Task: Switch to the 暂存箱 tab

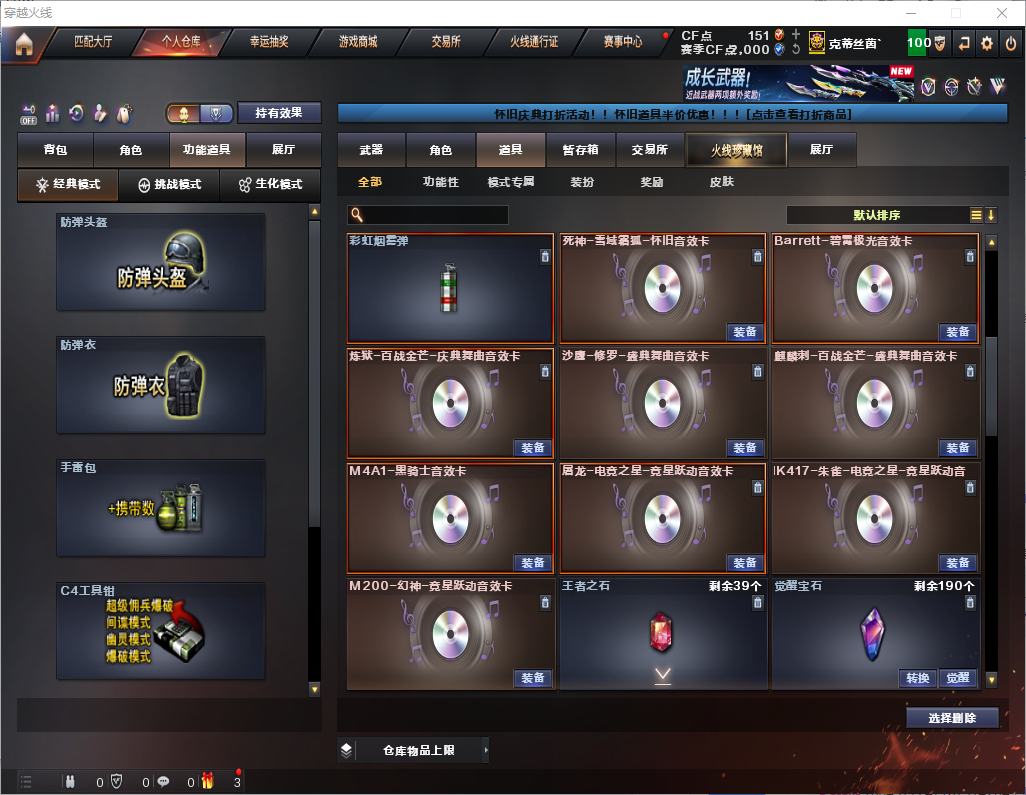Action: click(581, 150)
